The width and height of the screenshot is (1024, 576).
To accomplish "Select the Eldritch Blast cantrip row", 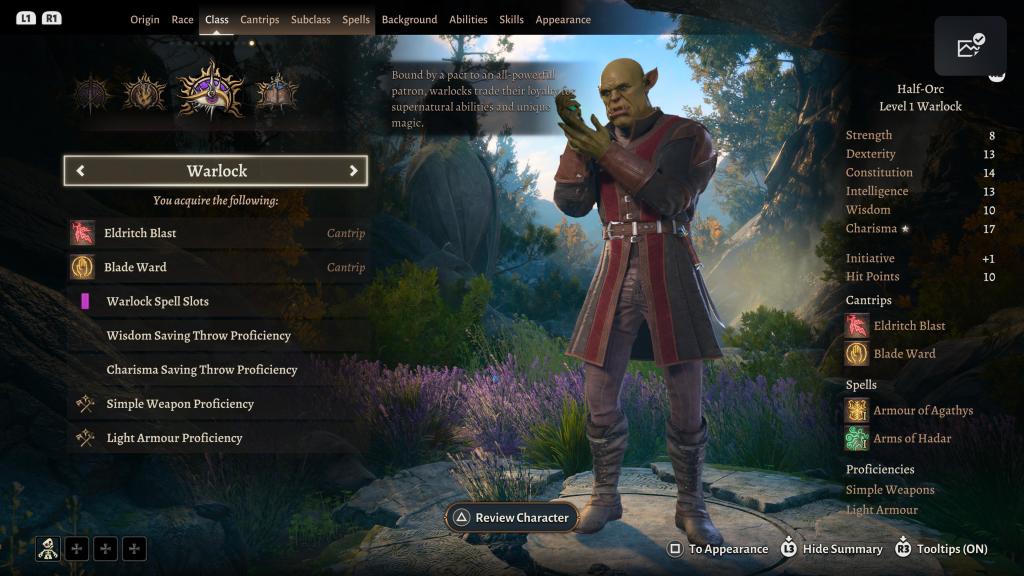I will [x=217, y=233].
